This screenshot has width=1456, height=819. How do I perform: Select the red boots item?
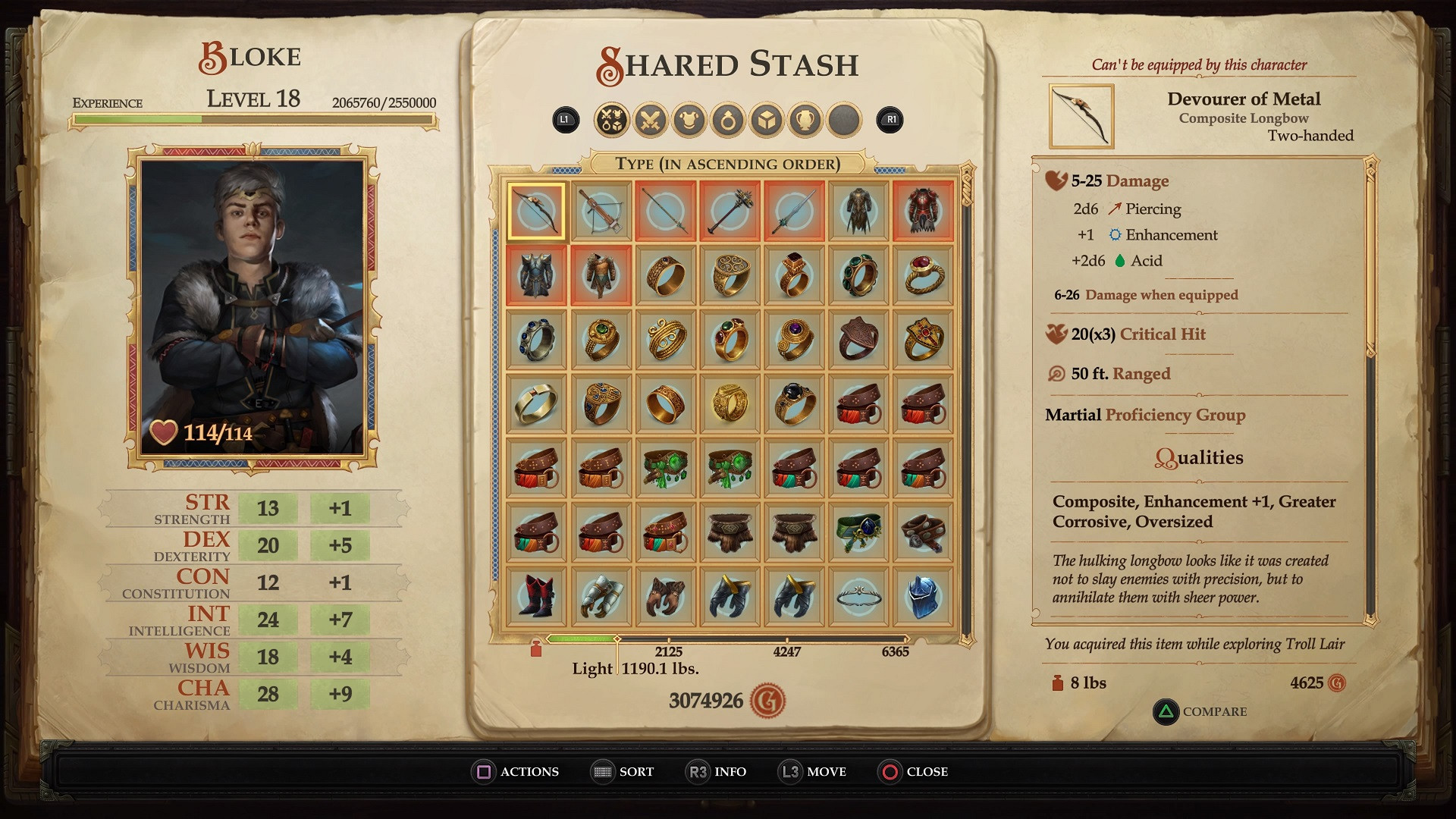[536, 596]
